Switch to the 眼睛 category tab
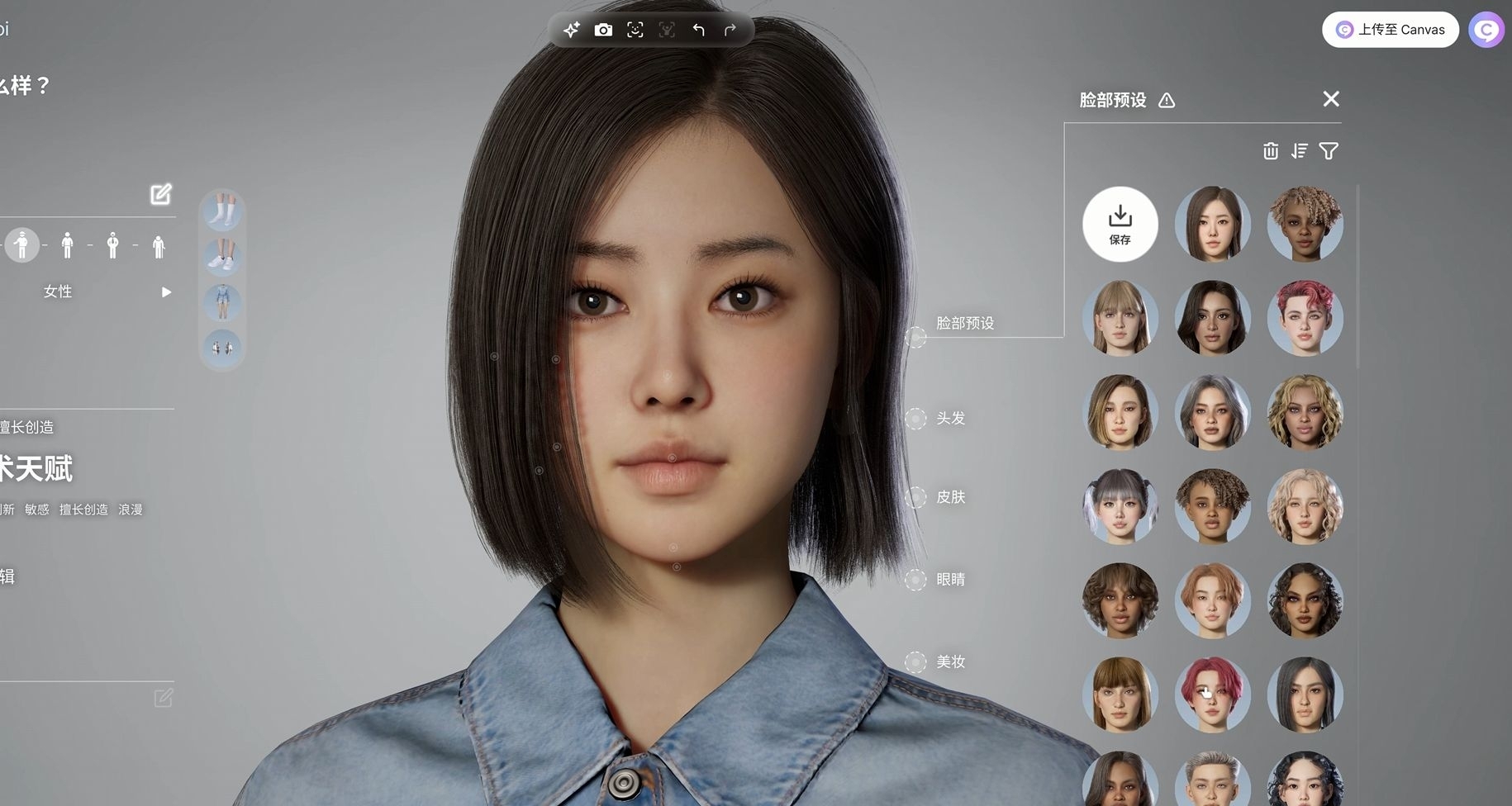This screenshot has height=806, width=1512. tap(949, 579)
